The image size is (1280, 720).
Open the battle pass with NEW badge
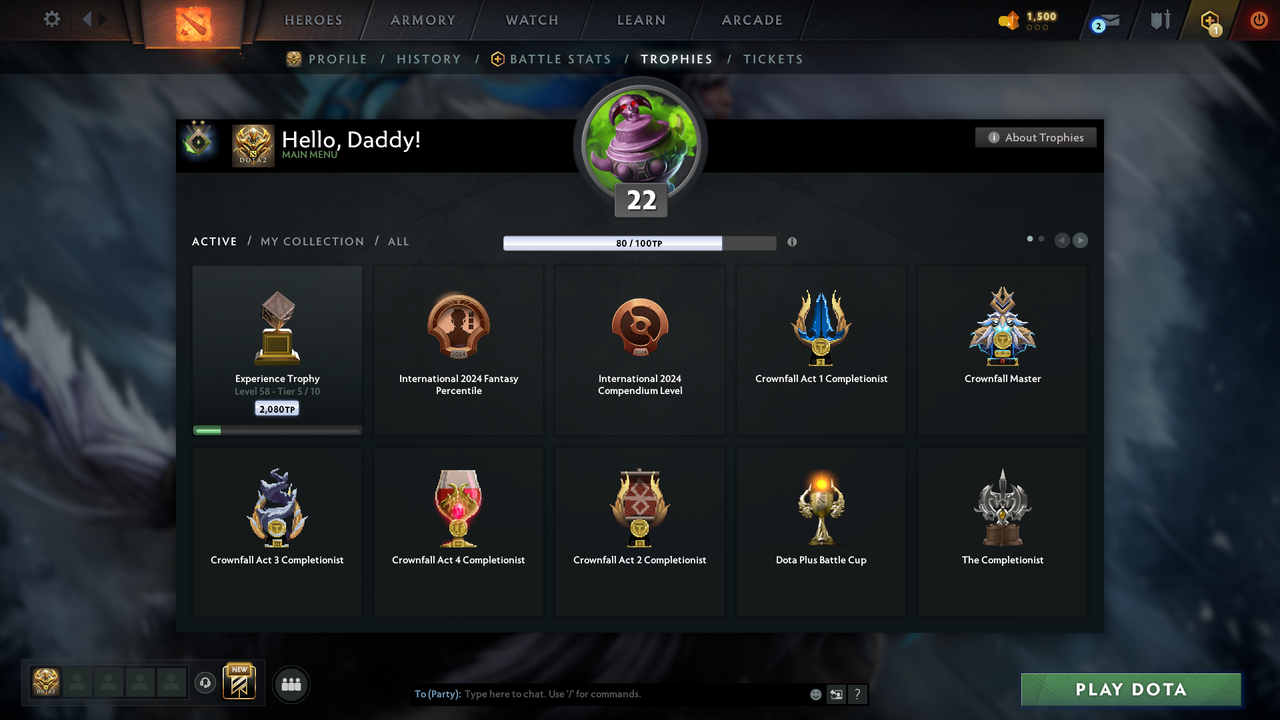(237, 682)
